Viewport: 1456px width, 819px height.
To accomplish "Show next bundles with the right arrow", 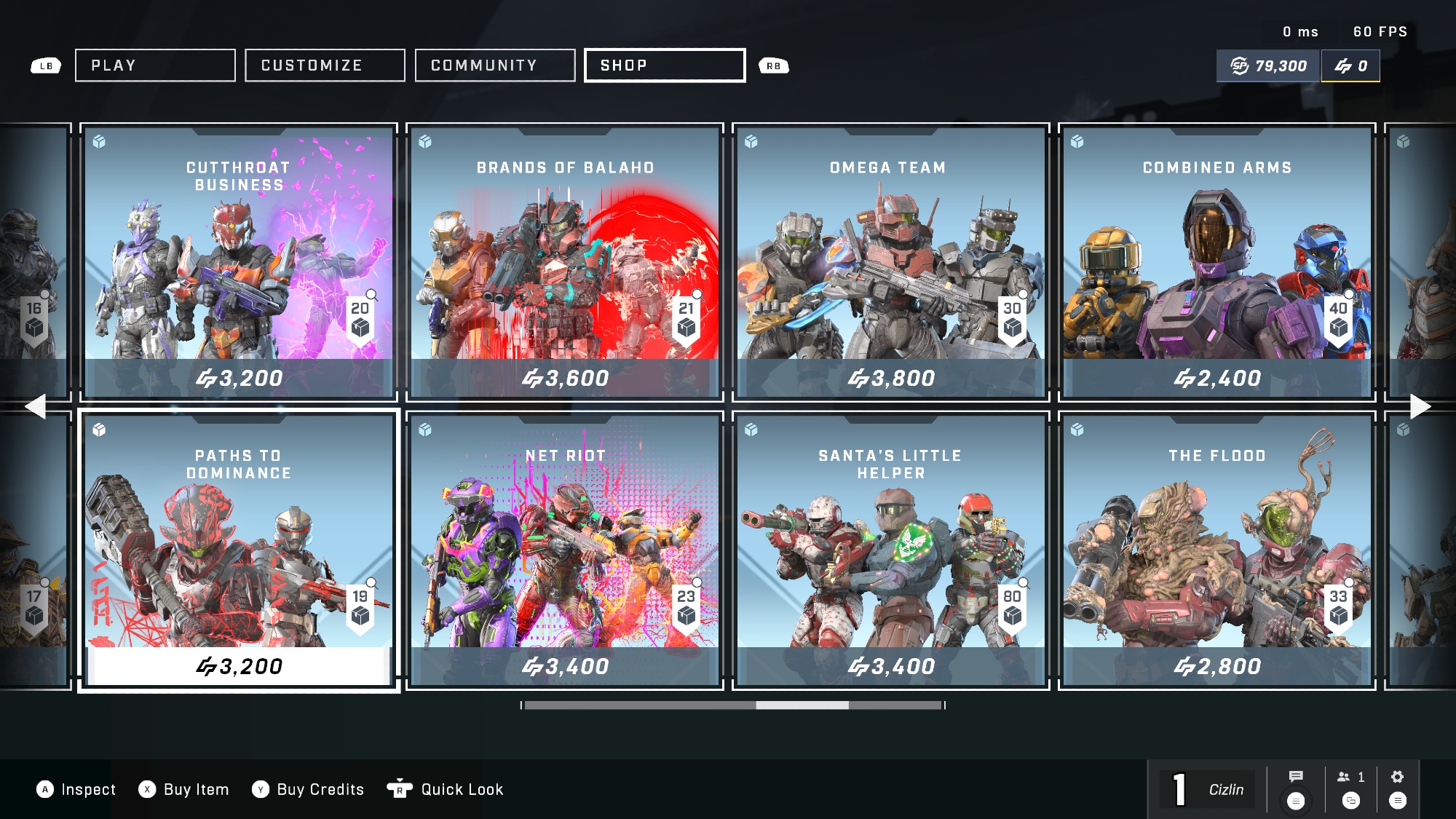I will pyautogui.click(x=1420, y=406).
